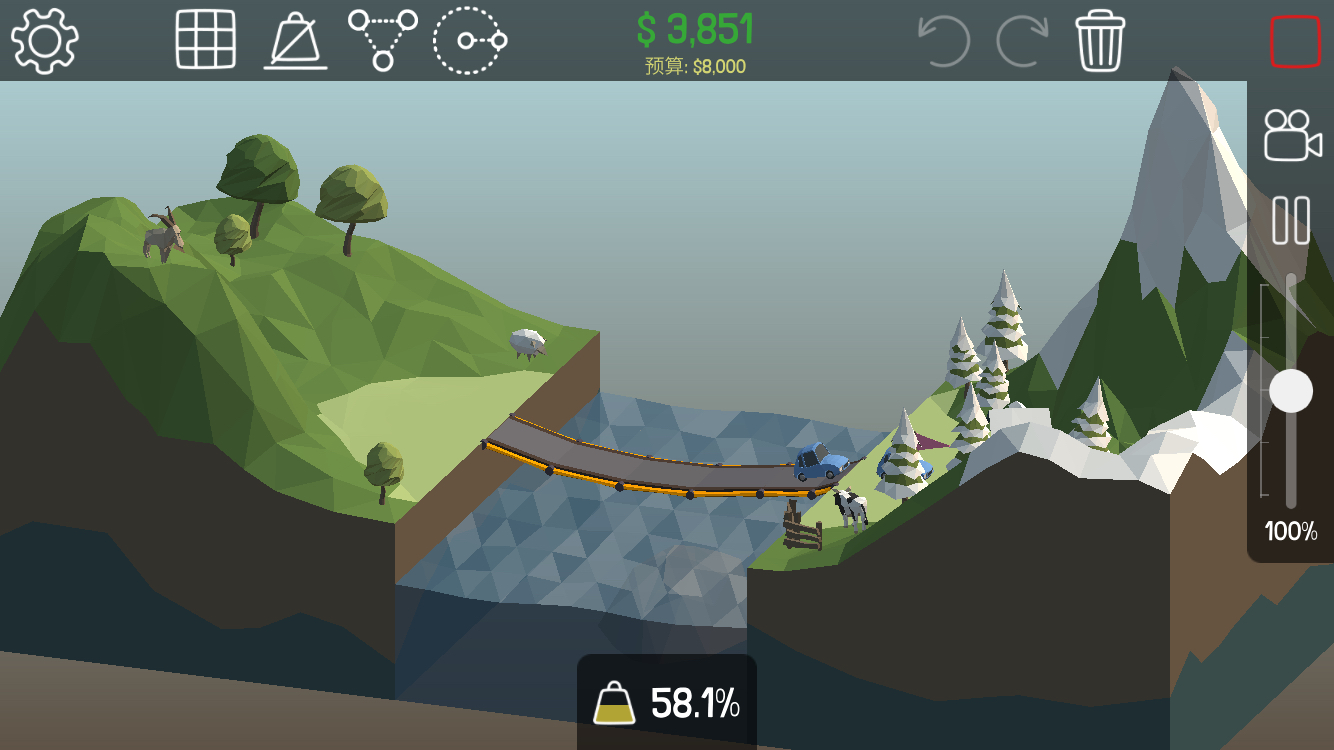The height and width of the screenshot is (750, 1334).
Task: Click the simulation speed slider knob
Action: [1291, 390]
